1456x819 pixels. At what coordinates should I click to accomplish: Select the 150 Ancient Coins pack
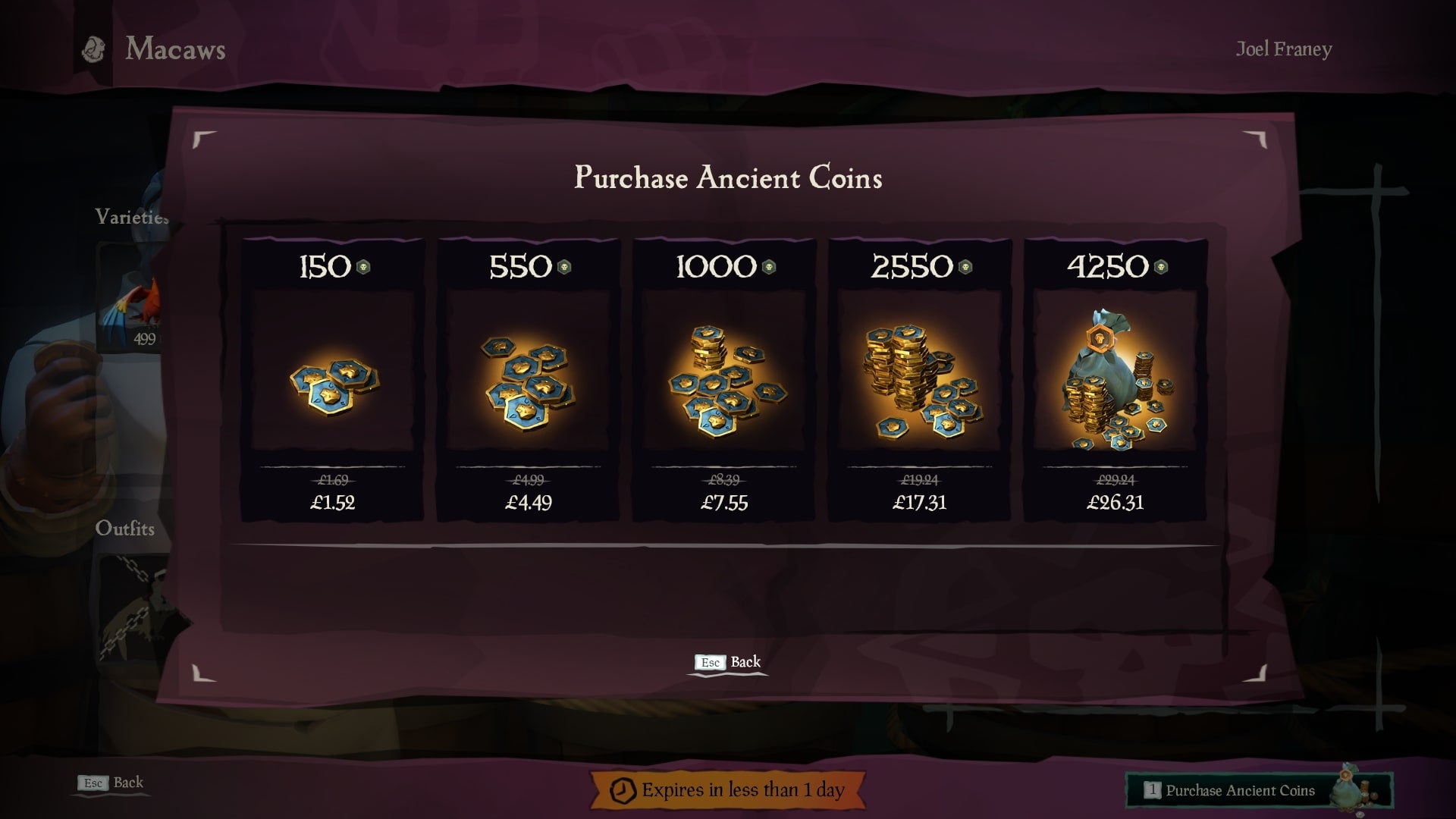(x=332, y=381)
